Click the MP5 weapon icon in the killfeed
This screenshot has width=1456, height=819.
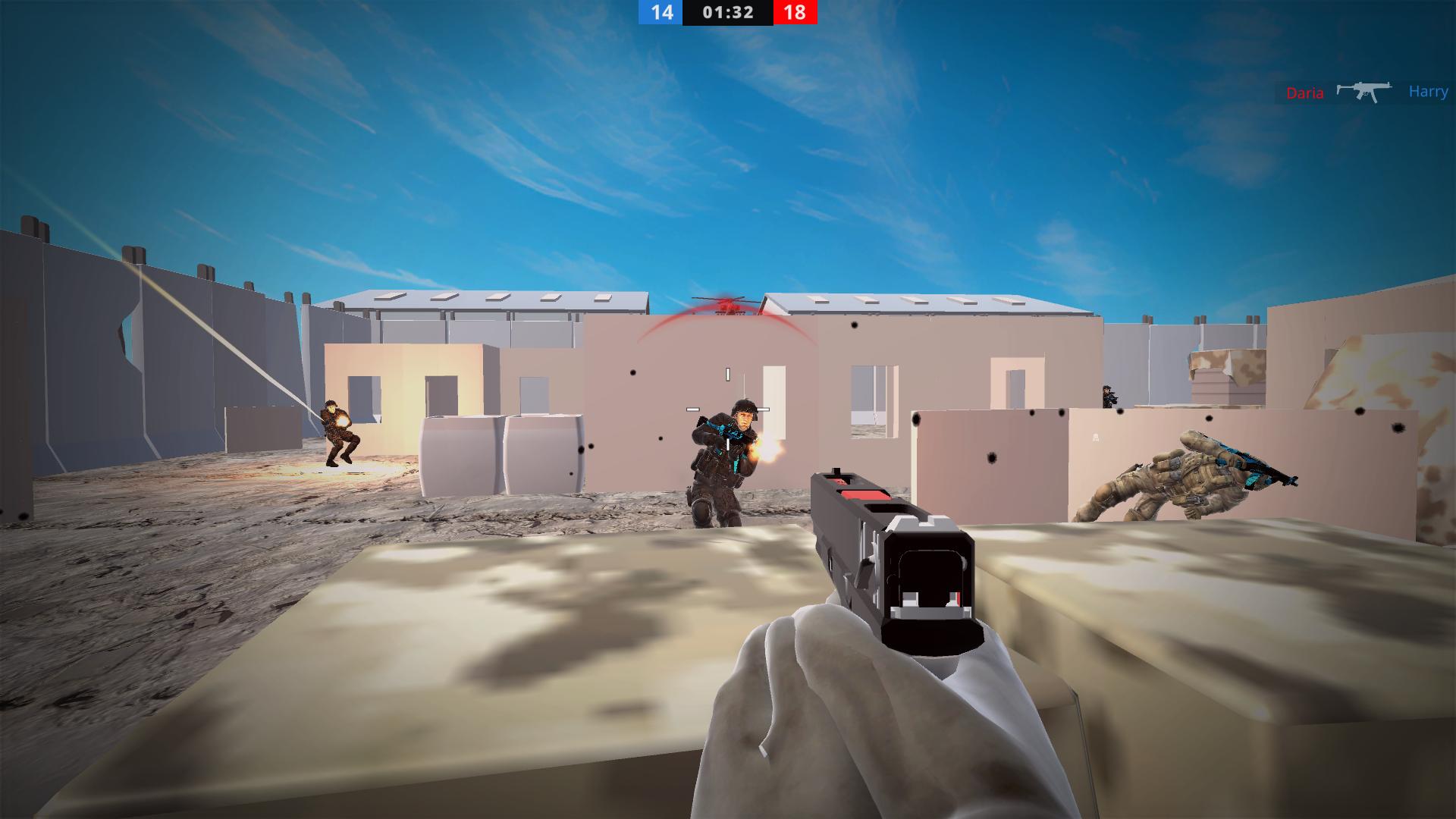pos(1363,90)
